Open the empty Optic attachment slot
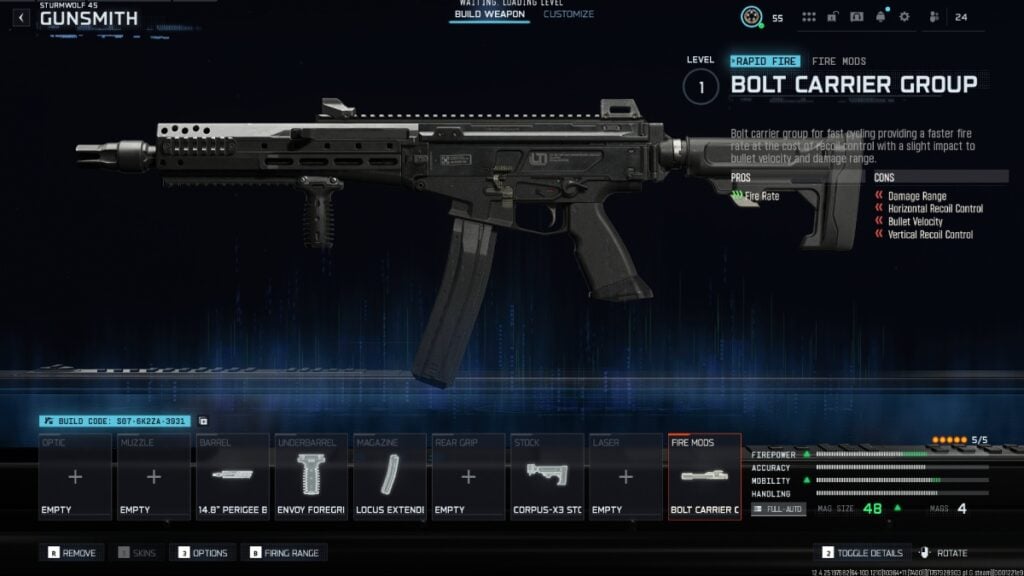The height and width of the screenshot is (576, 1024). tap(75, 477)
